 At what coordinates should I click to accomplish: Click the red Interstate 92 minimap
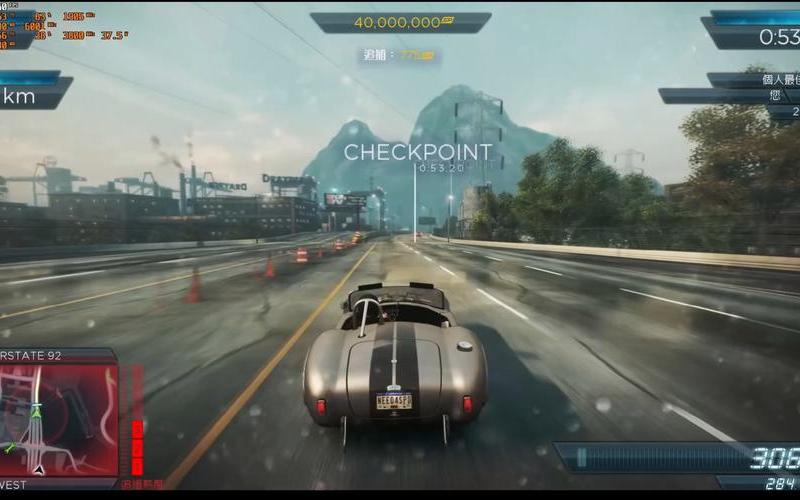(58, 419)
